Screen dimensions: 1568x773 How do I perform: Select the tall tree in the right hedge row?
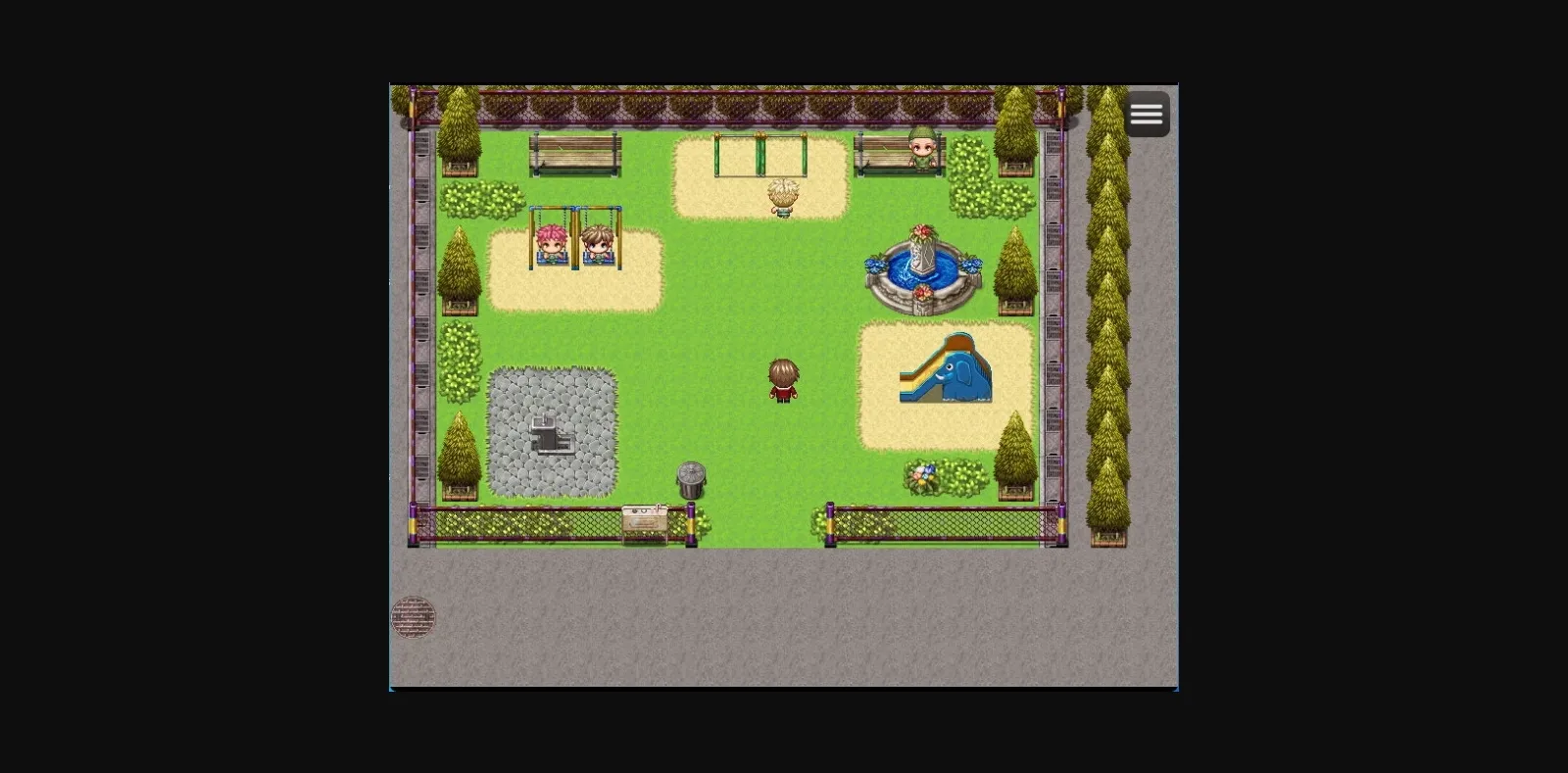[1108, 294]
